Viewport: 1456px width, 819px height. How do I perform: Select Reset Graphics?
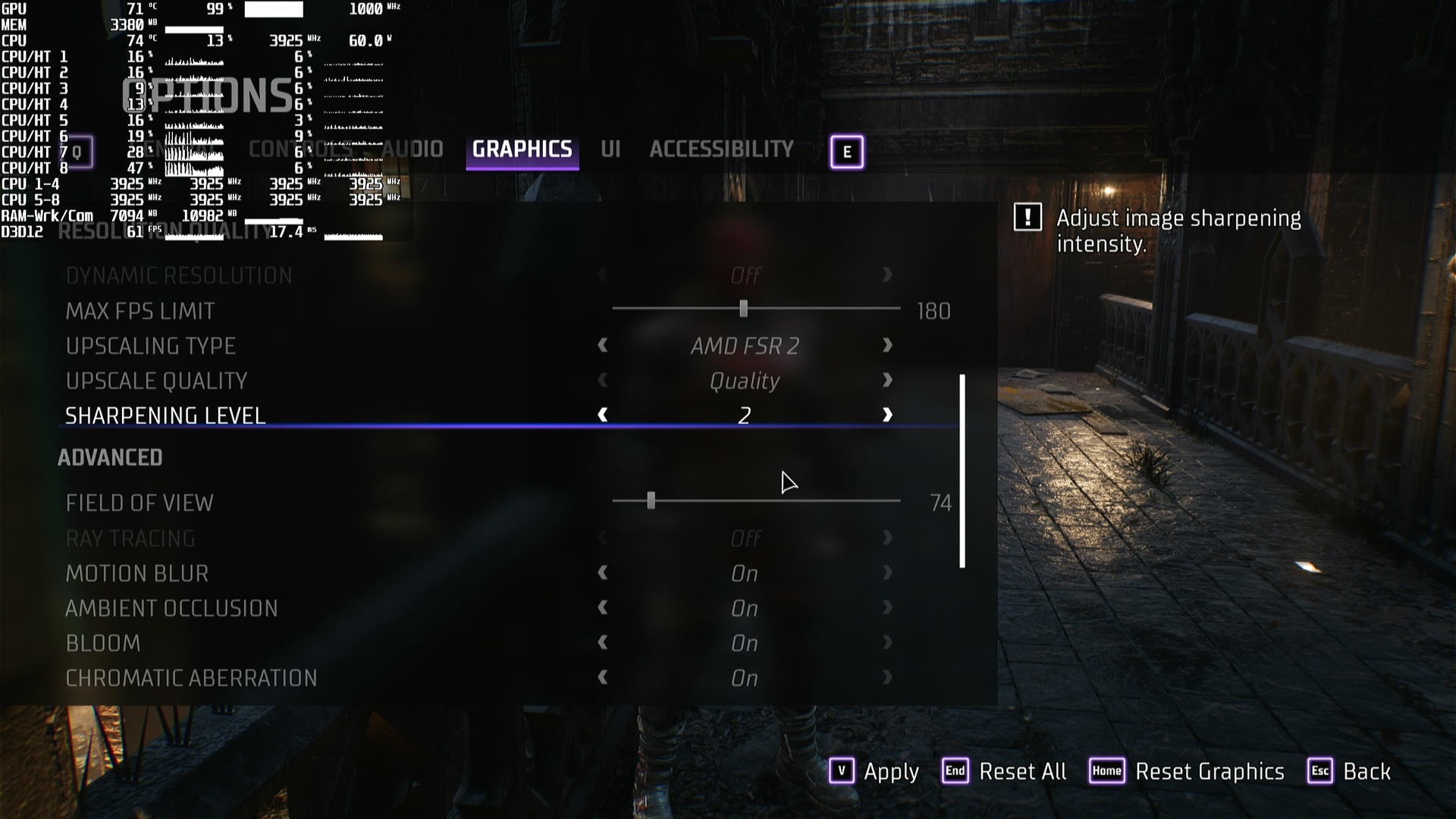[x=1187, y=771]
